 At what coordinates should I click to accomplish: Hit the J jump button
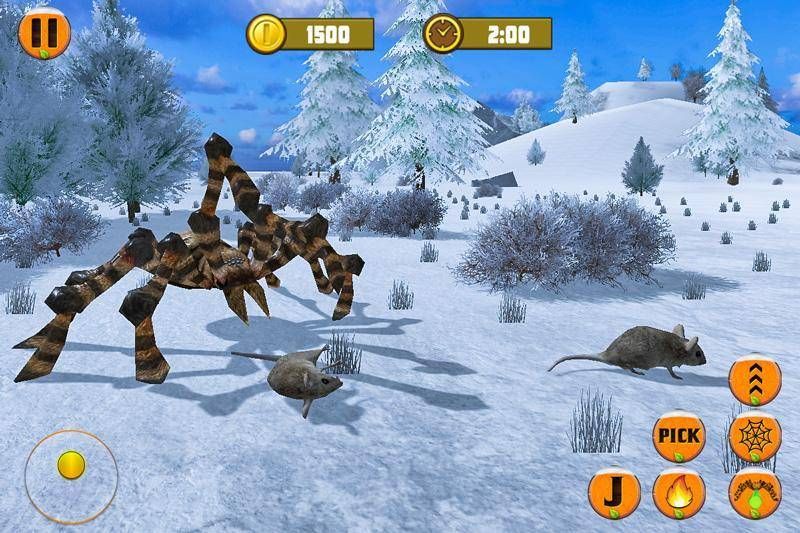click(614, 494)
